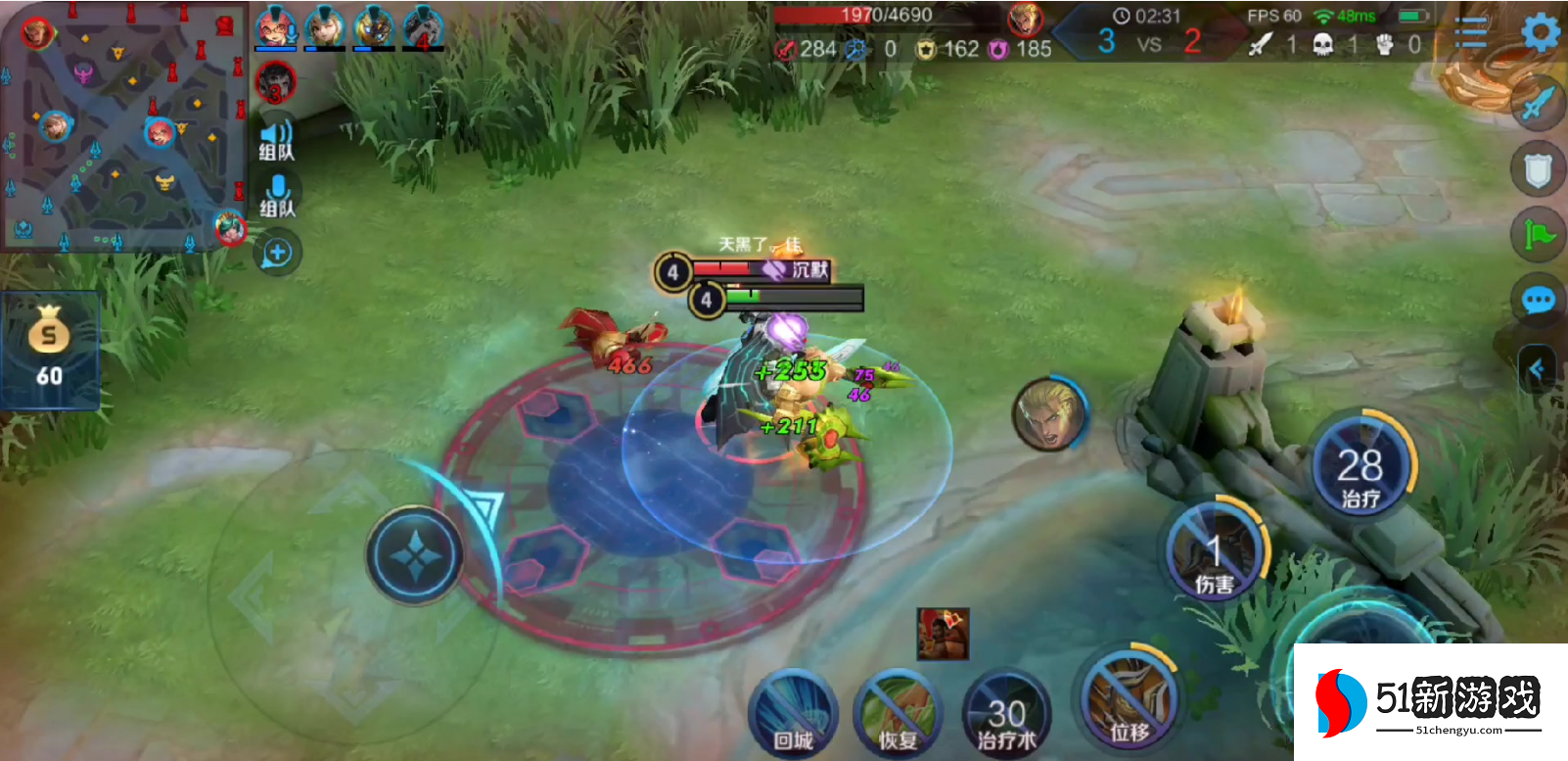Image resolution: width=1568 pixels, height=761 pixels.
Task: Open the scoreboard list icon
Action: tap(1470, 33)
